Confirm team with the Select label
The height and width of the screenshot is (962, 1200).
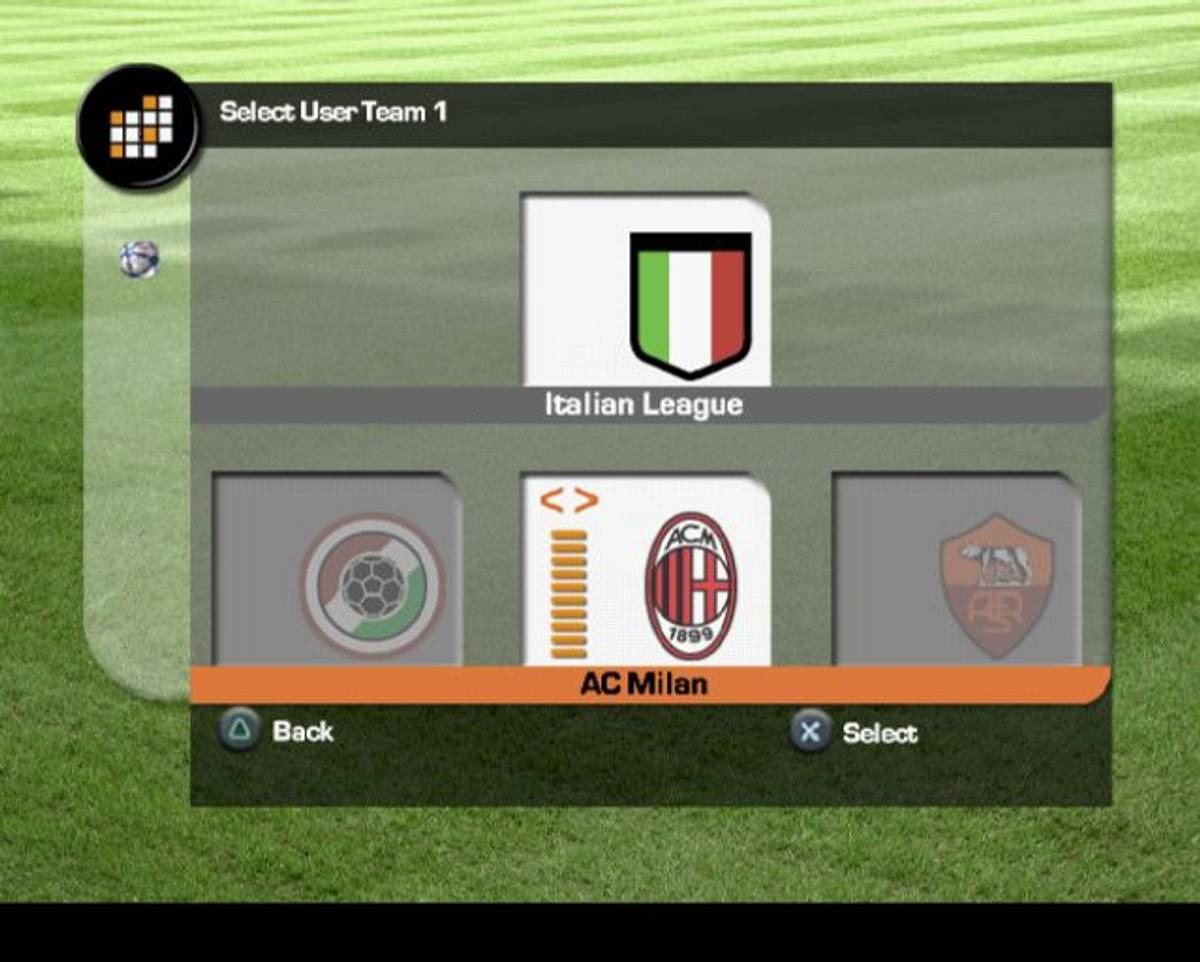point(879,734)
